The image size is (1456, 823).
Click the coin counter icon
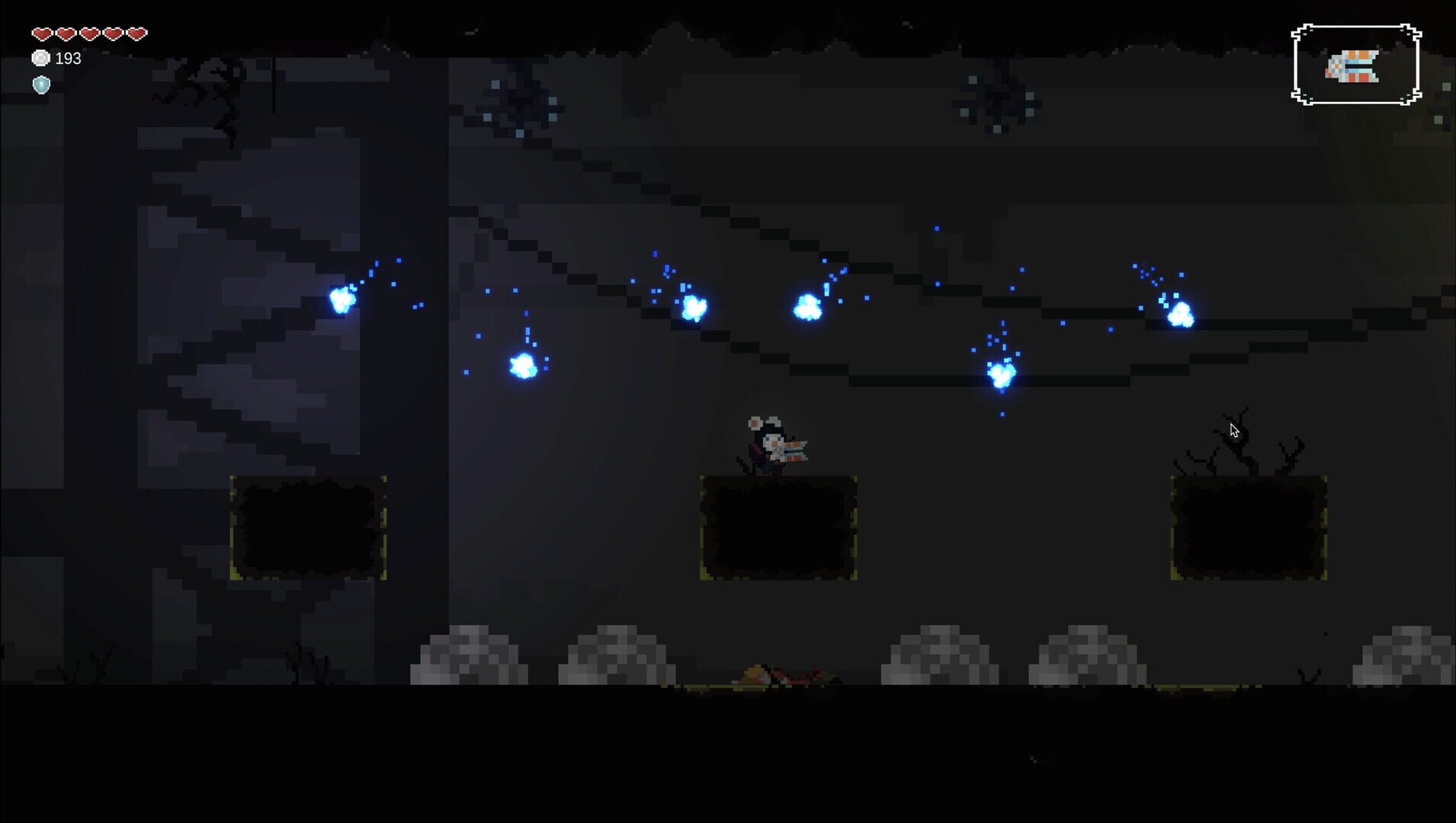pos(42,57)
